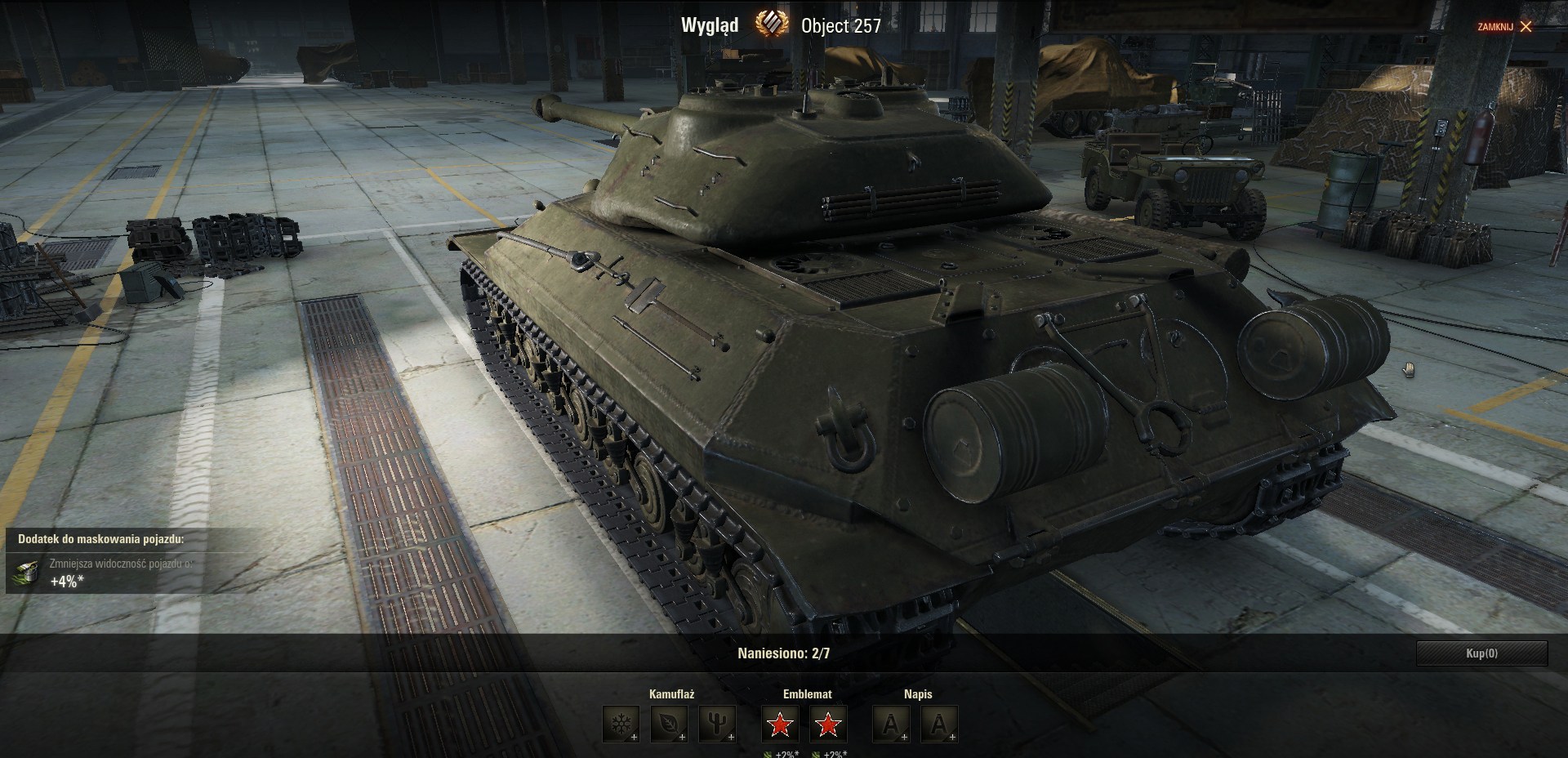Viewport: 1568px width, 758px height.
Task: Select the winter snowflake camouflage slot
Action: (621, 724)
